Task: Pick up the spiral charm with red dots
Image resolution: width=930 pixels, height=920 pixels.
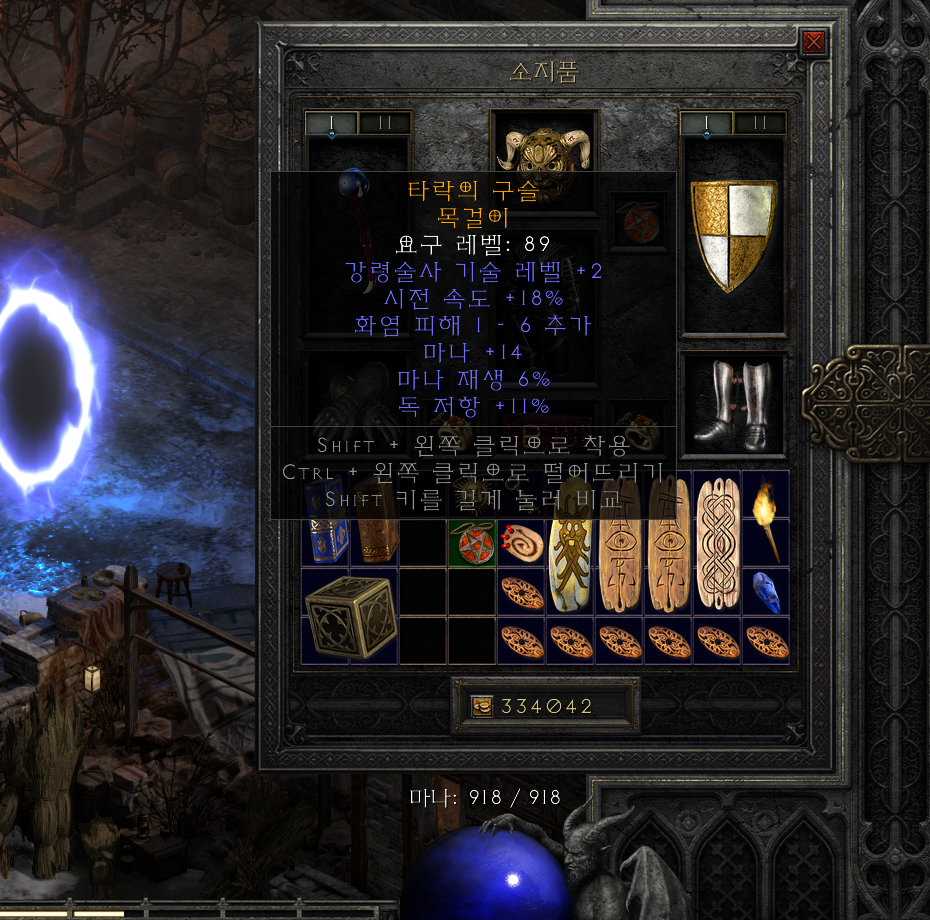Action: pyautogui.click(x=520, y=542)
